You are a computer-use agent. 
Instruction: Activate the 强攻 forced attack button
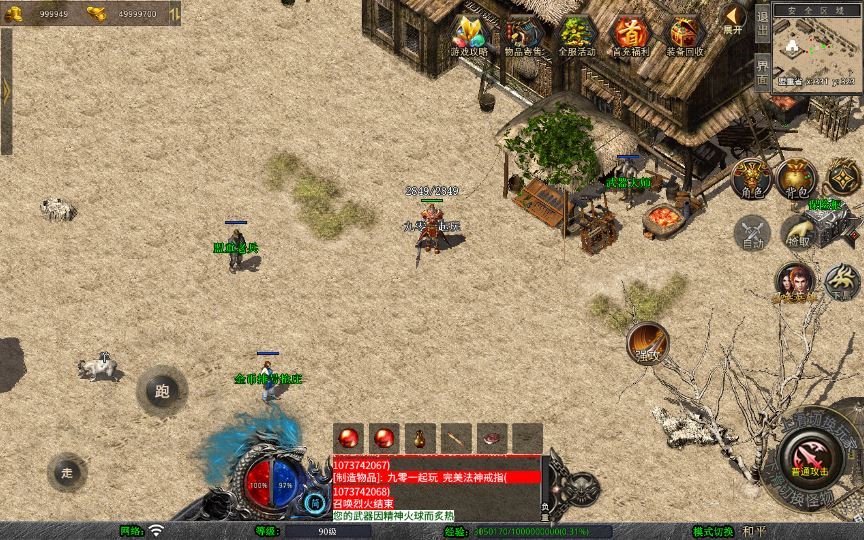648,343
